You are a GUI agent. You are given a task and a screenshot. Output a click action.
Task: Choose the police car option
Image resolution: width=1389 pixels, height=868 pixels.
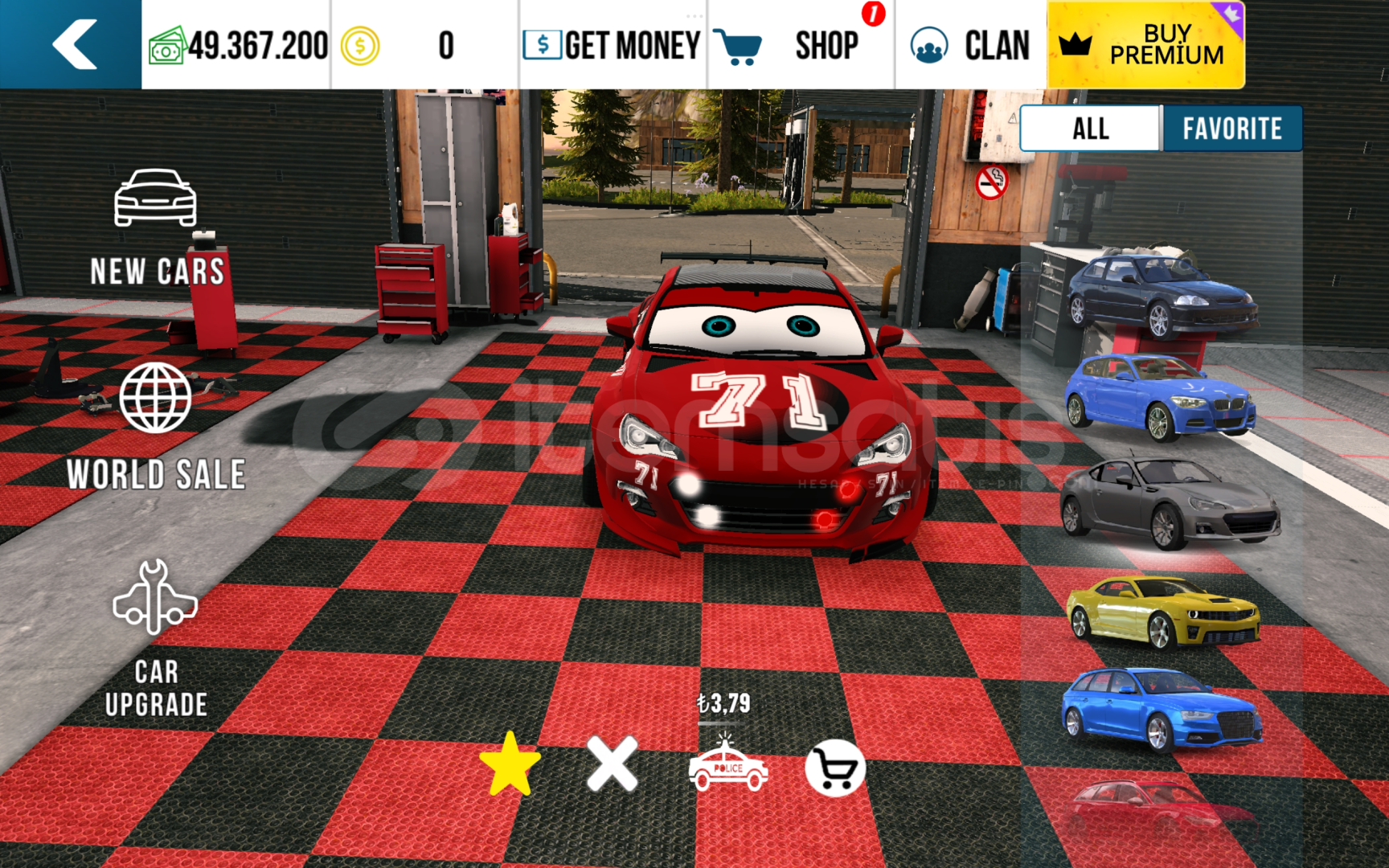728,768
